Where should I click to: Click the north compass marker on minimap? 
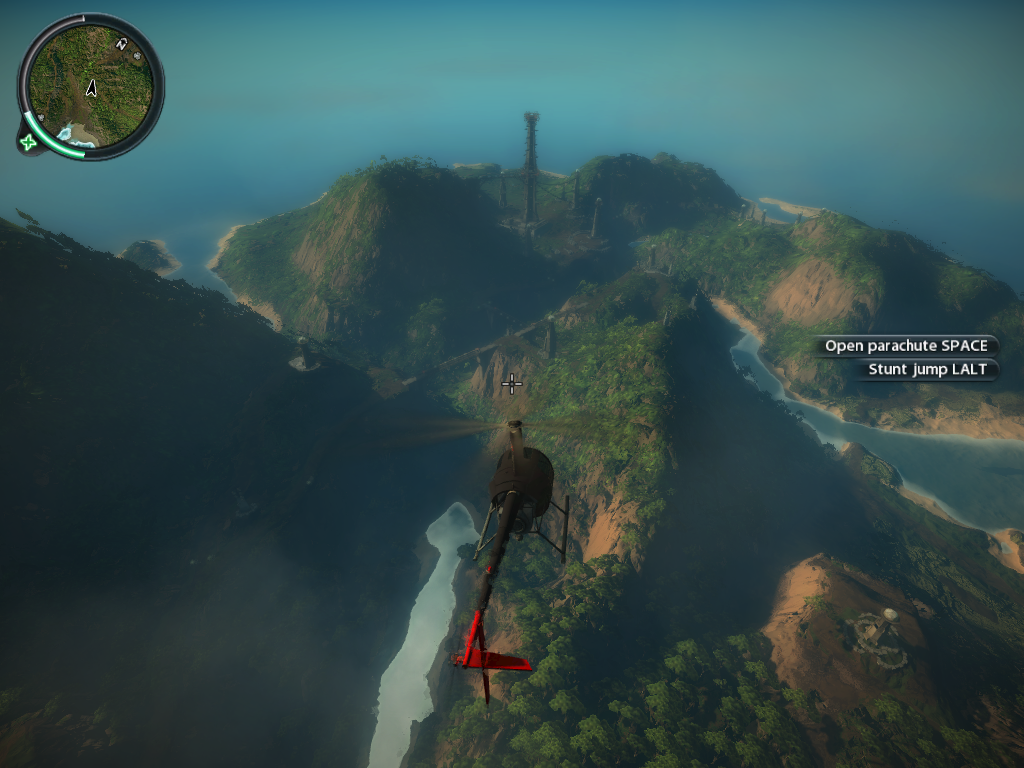pos(122,44)
